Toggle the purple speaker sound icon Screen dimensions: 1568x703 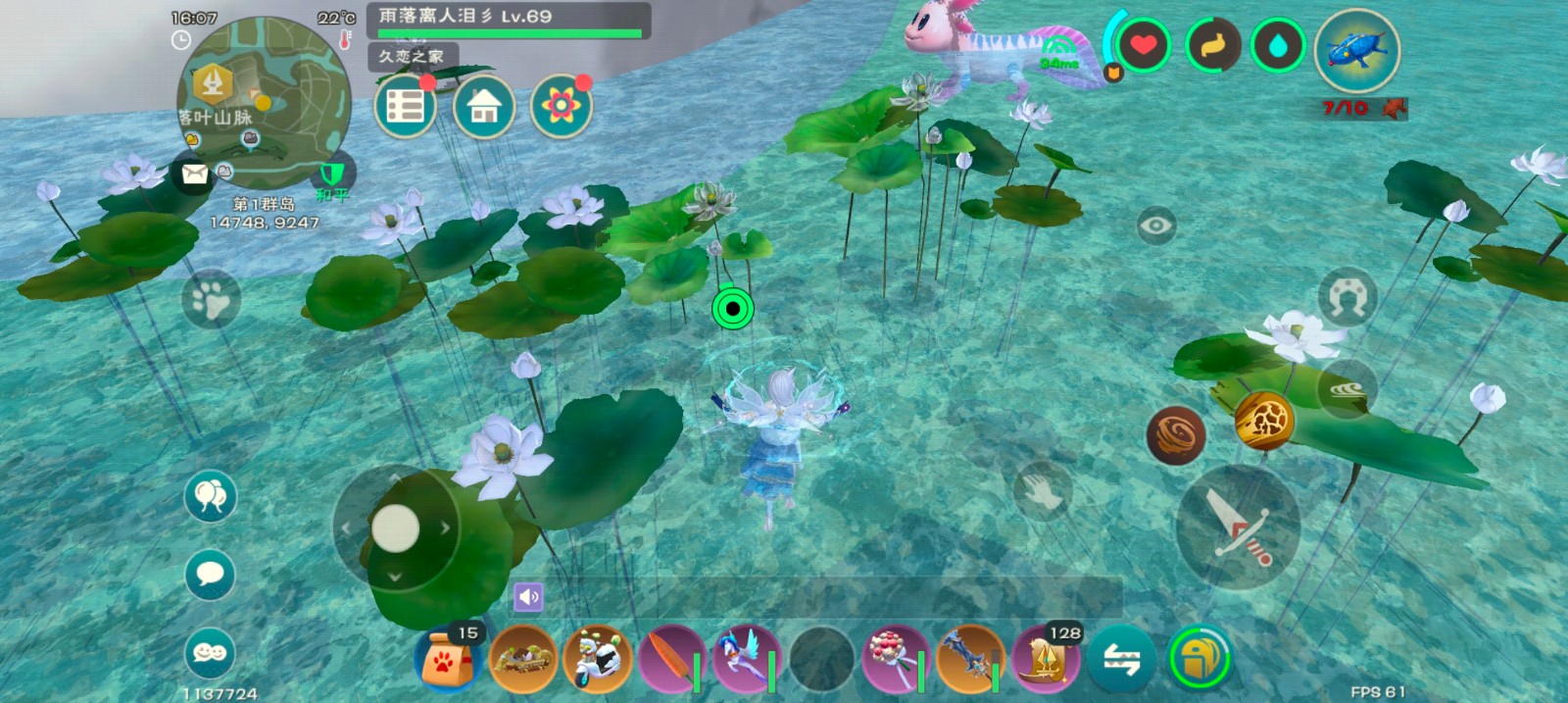(x=528, y=596)
